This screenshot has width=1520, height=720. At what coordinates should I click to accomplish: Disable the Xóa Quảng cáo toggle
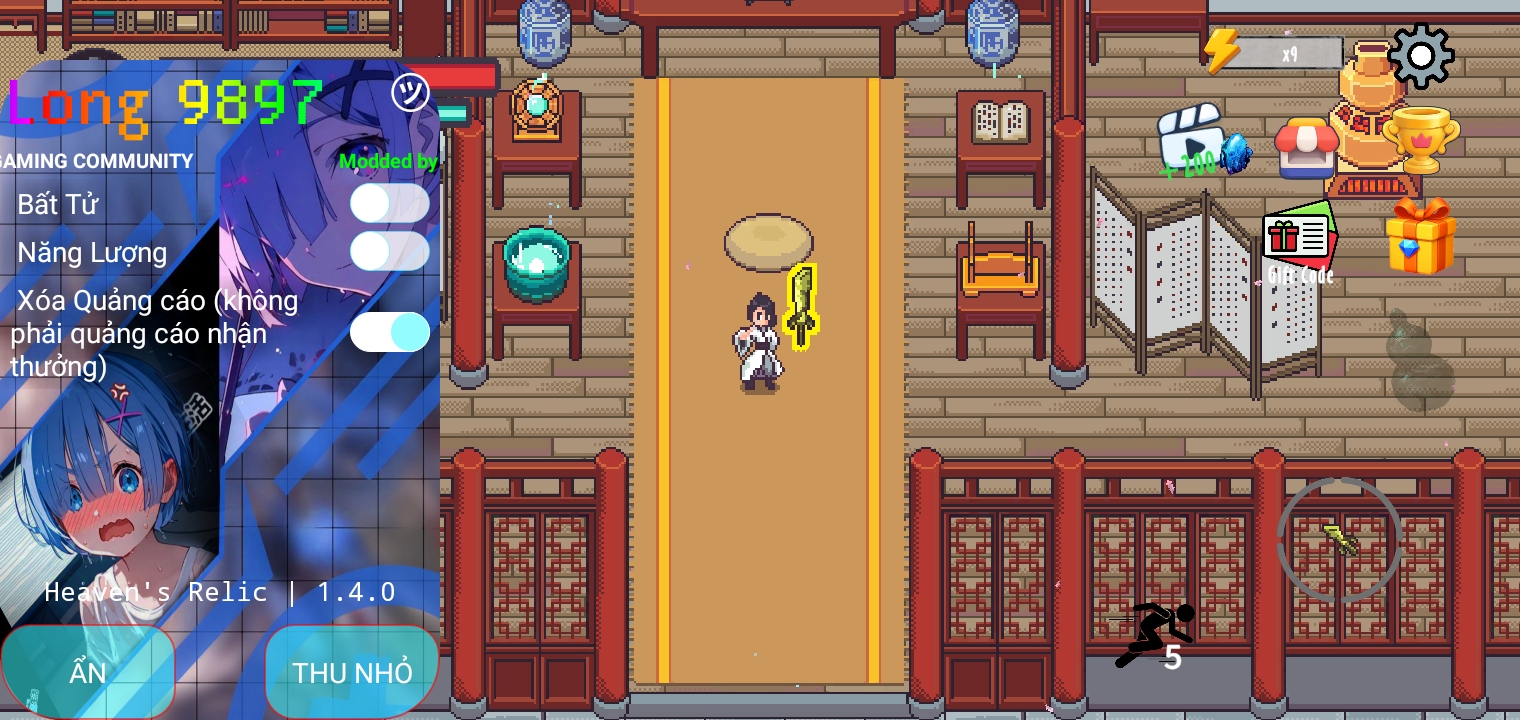coord(389,331)
